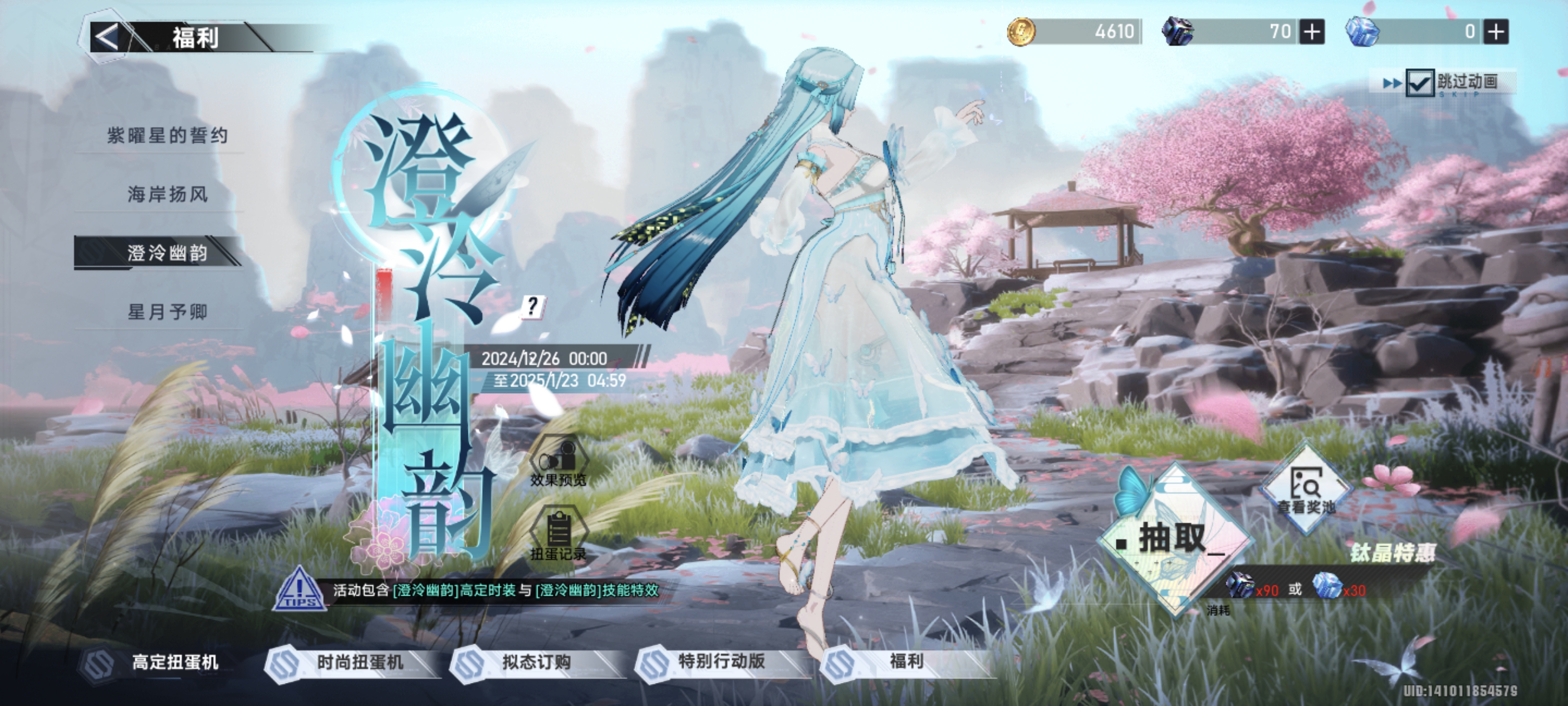Viewport: 1568px width, 706px height.
Task: View 扭蛋记录 gacha history
Action: [558, 535]
